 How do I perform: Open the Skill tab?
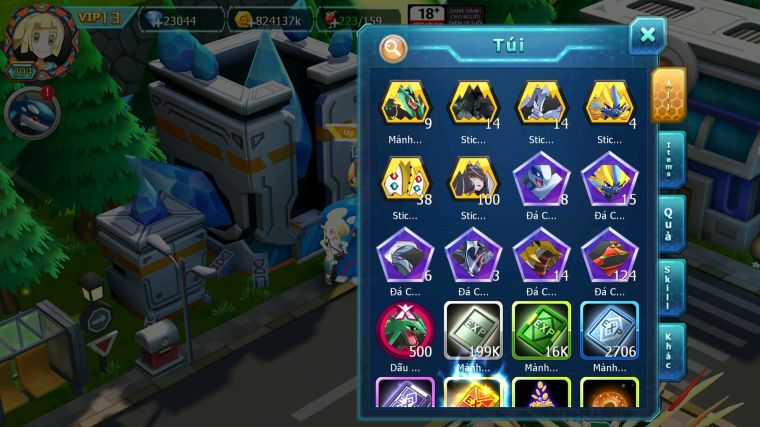coord(671,287)
